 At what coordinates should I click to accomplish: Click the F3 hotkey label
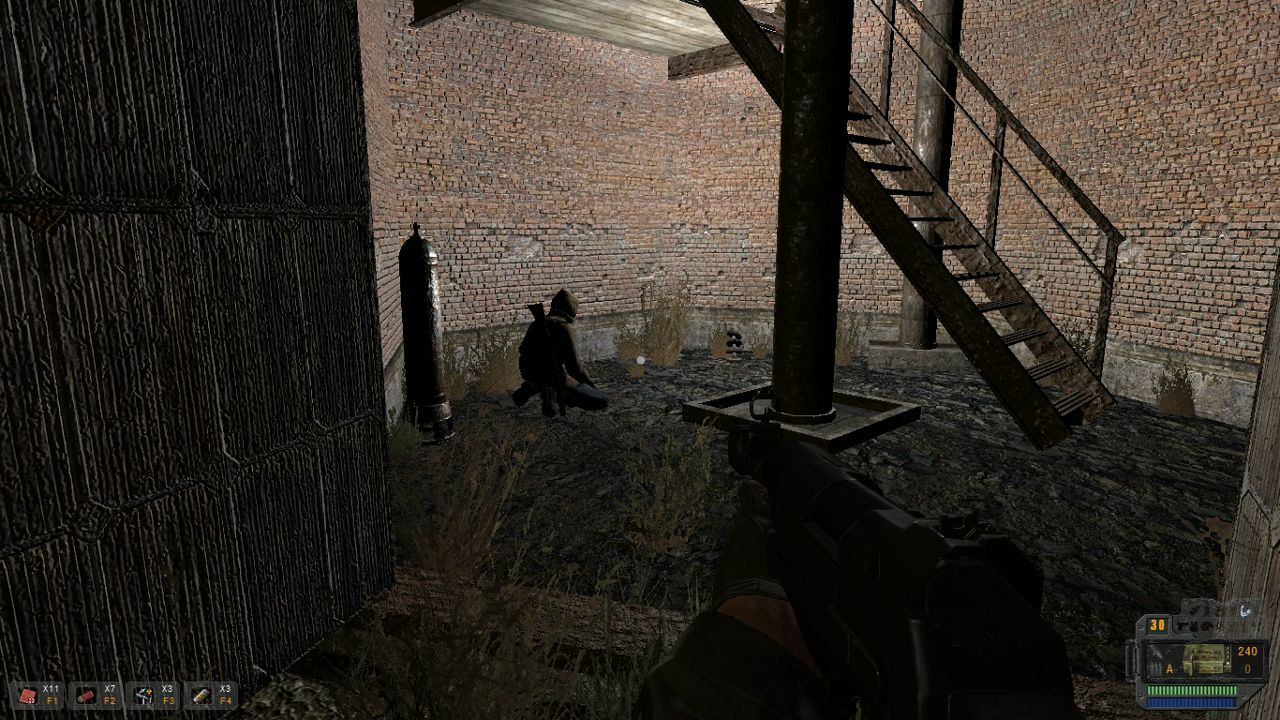tap(167, 701)
